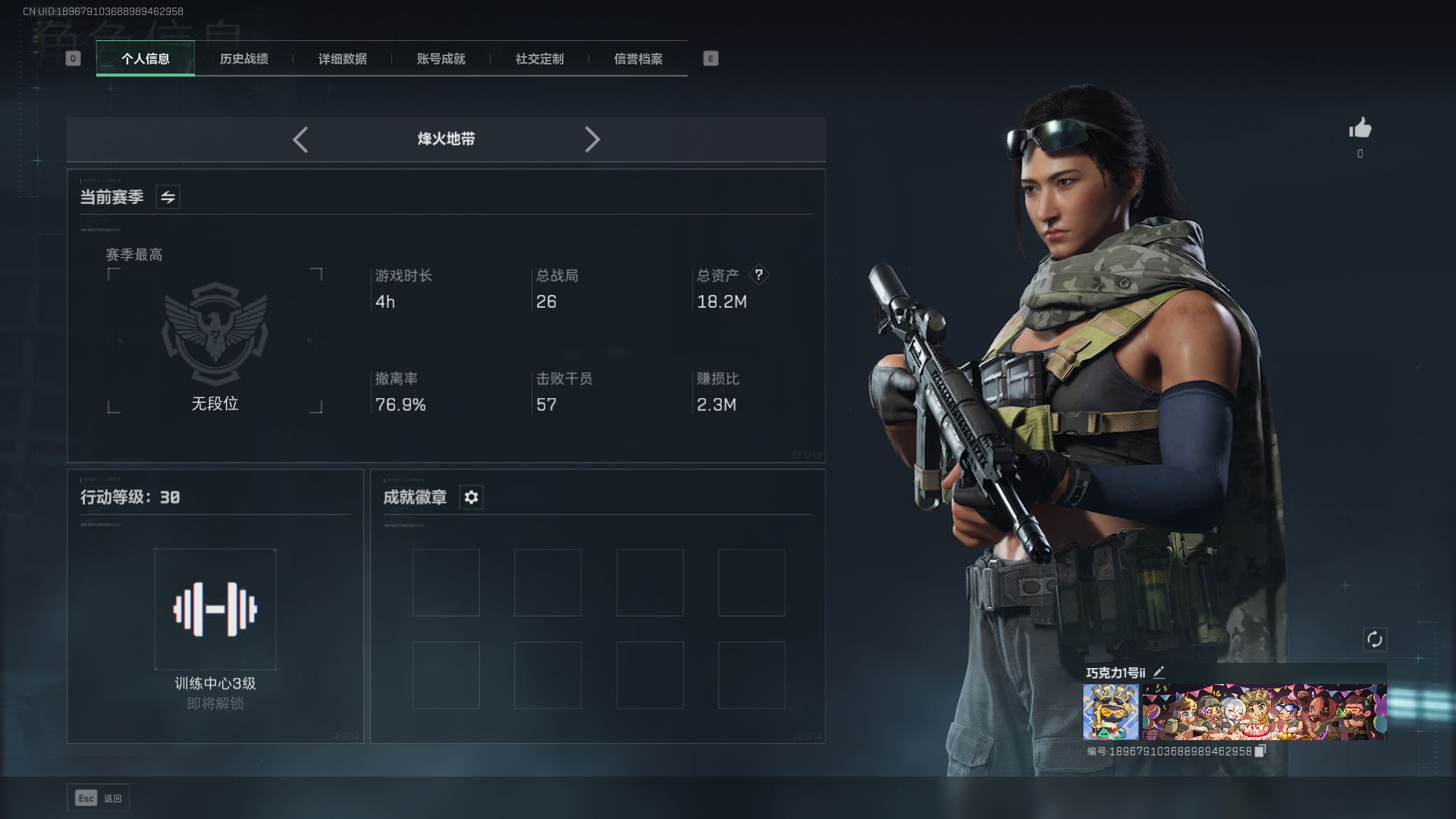Edit the nickname 巧克力1号ii with pencil icon
This screenshot has height=819, width=1456.
tap(1159, 672)
